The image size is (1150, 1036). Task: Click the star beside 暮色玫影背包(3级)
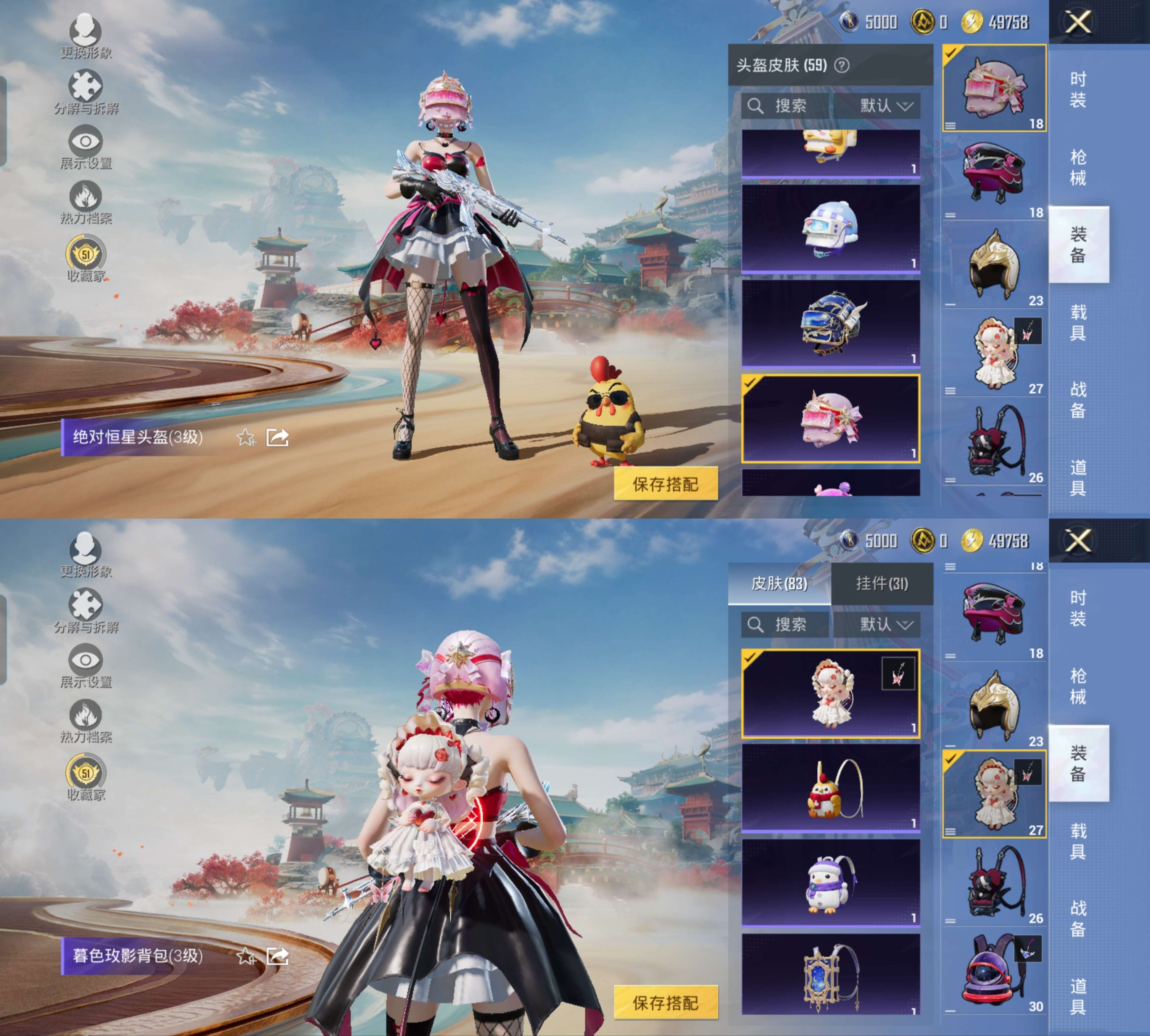pyautogui.click(x=246, y=956)
